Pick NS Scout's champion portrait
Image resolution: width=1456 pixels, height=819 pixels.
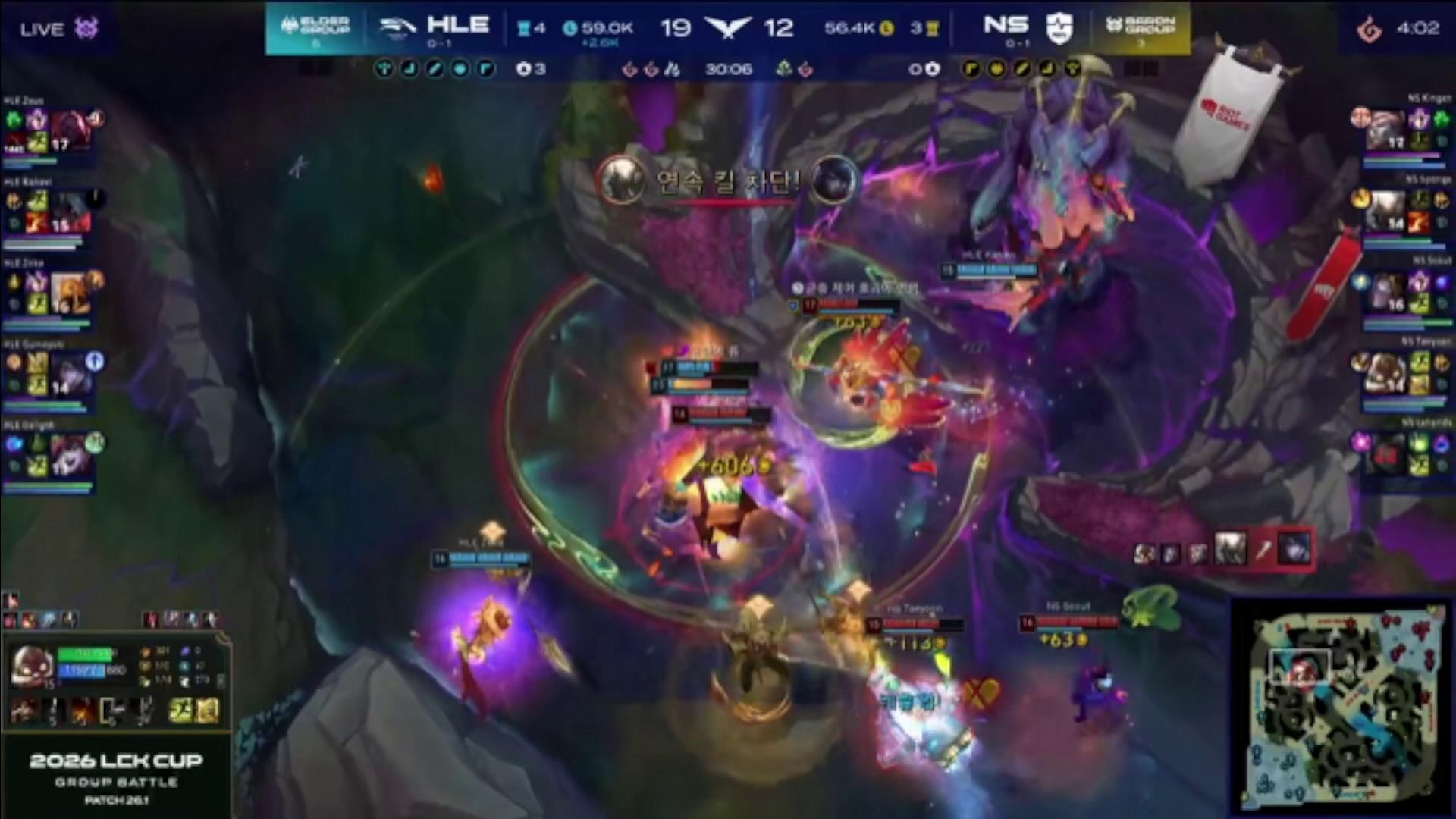[1386, 293]
